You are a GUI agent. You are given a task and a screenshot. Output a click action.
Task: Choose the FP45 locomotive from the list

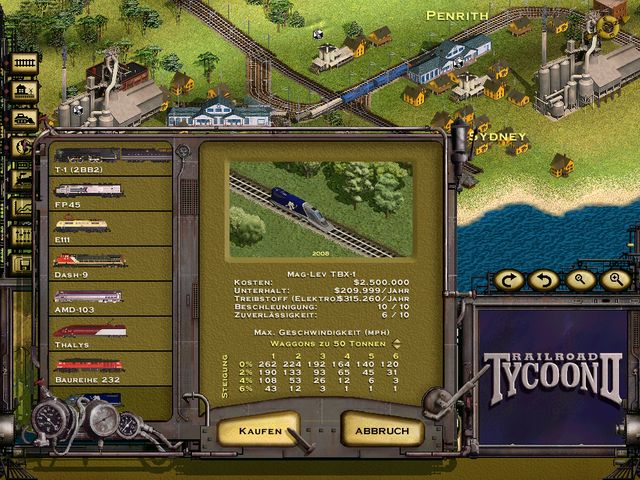108,195
